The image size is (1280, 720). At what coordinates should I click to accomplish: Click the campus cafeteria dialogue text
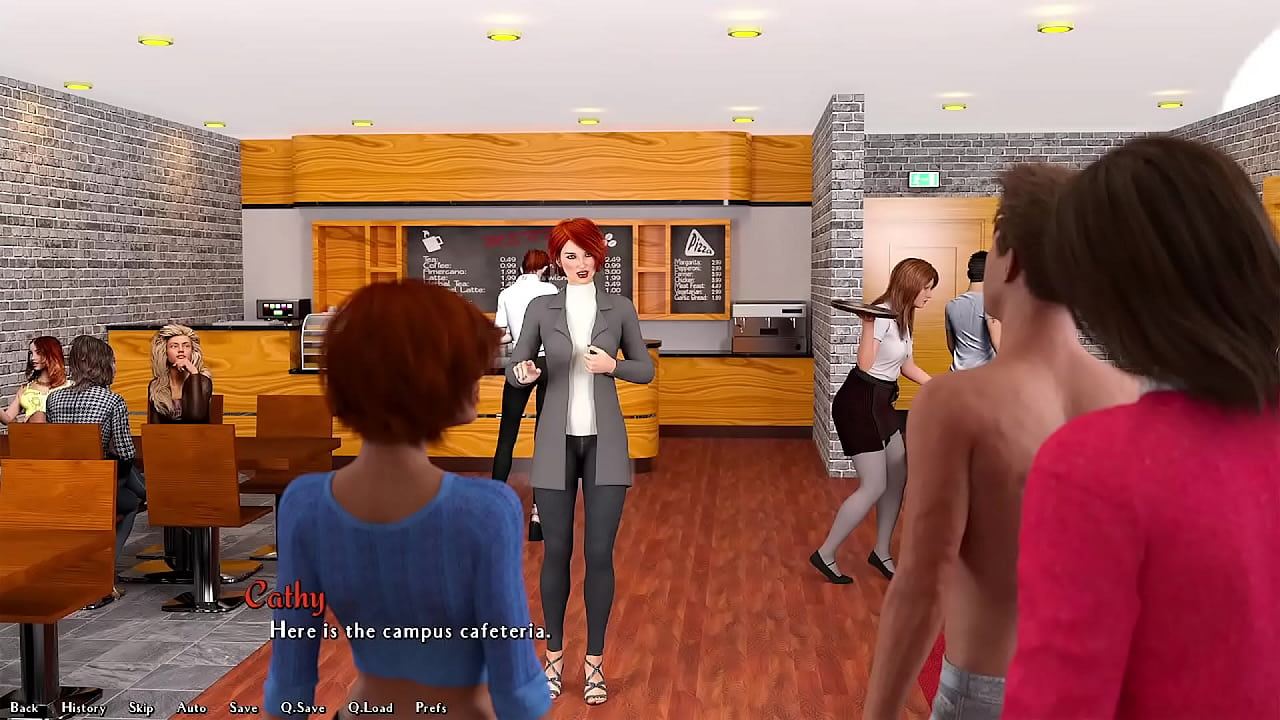pos(409,632)
